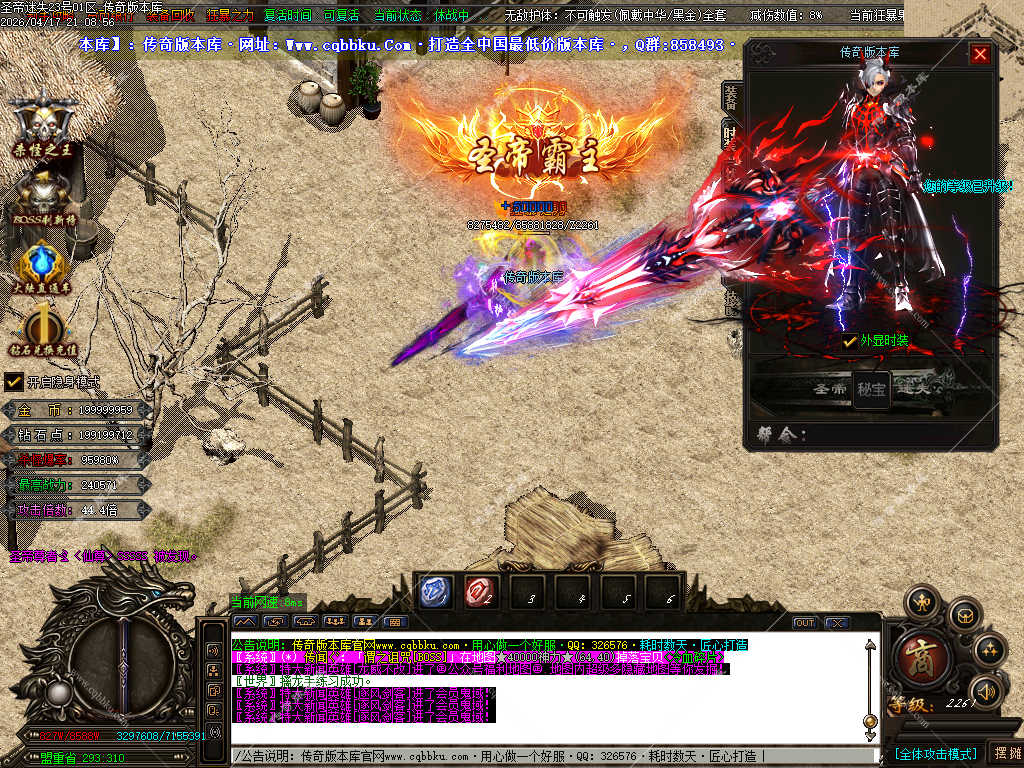1024x768 pixels.
Task: Toggle the 外显时装 checkbox
Action: [x=850, y=342]
